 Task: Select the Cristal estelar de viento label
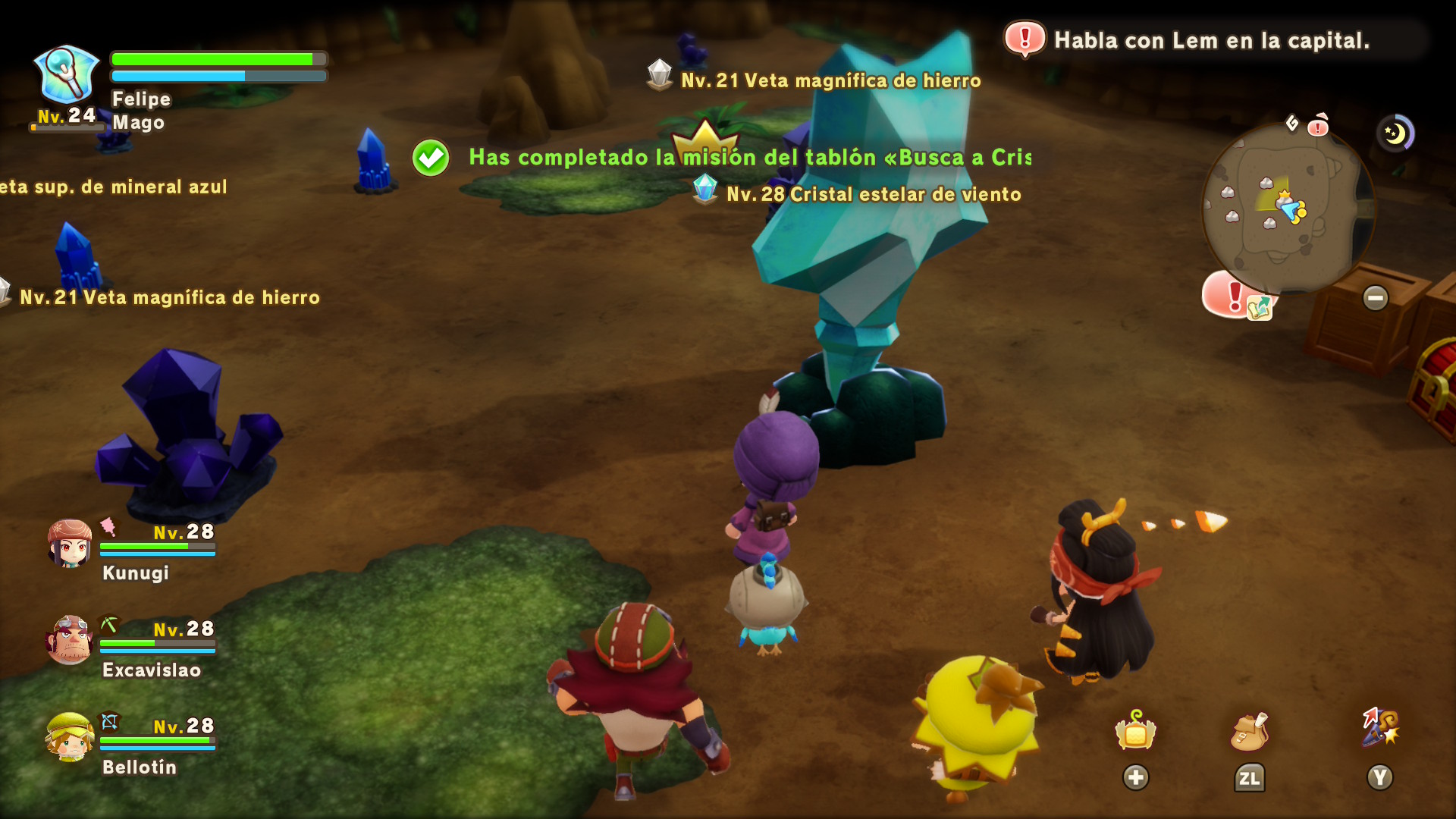(x=873, y=194)
